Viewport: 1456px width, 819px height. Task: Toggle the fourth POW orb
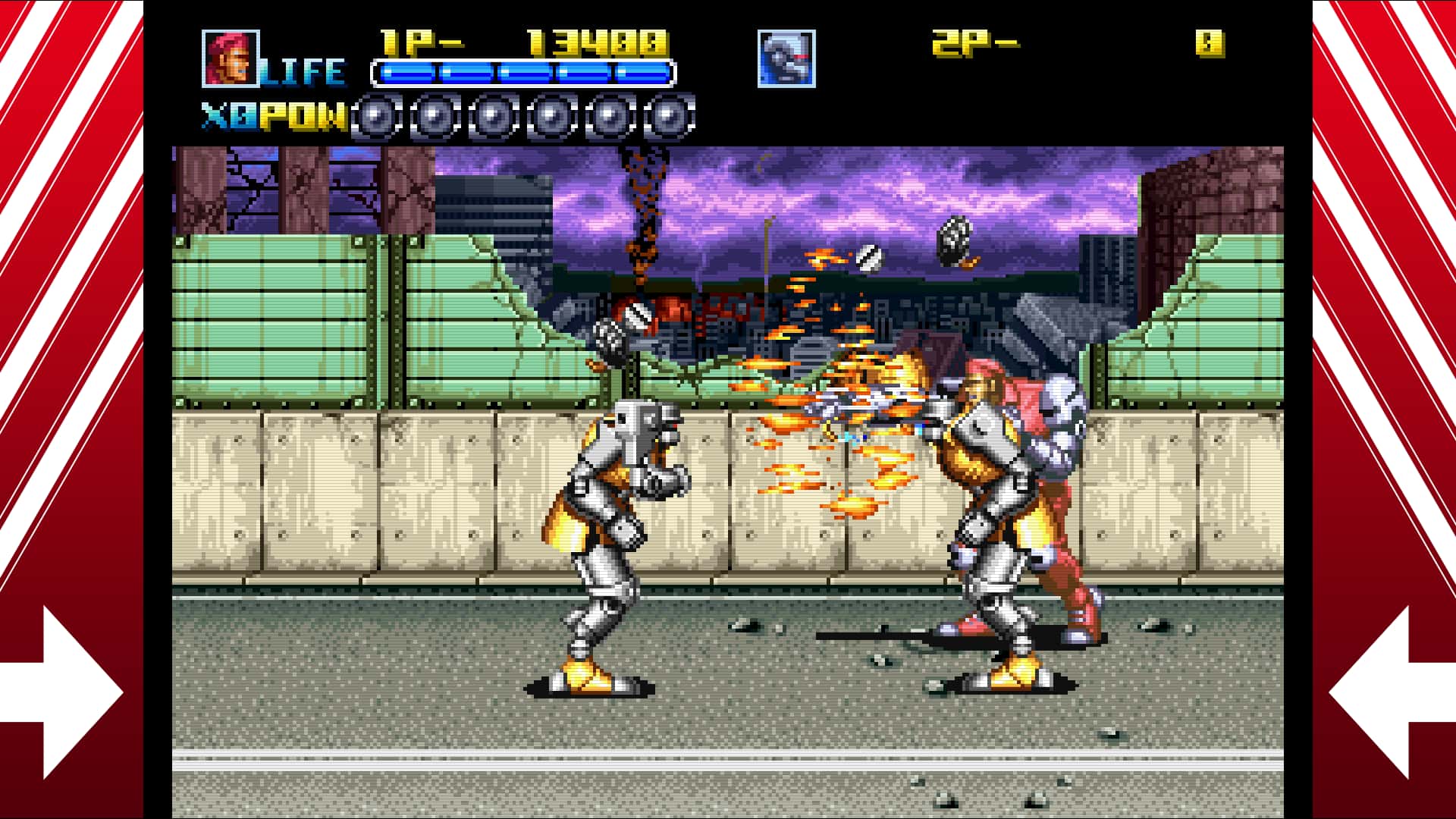pyautogui.click(x=551, y=118)
